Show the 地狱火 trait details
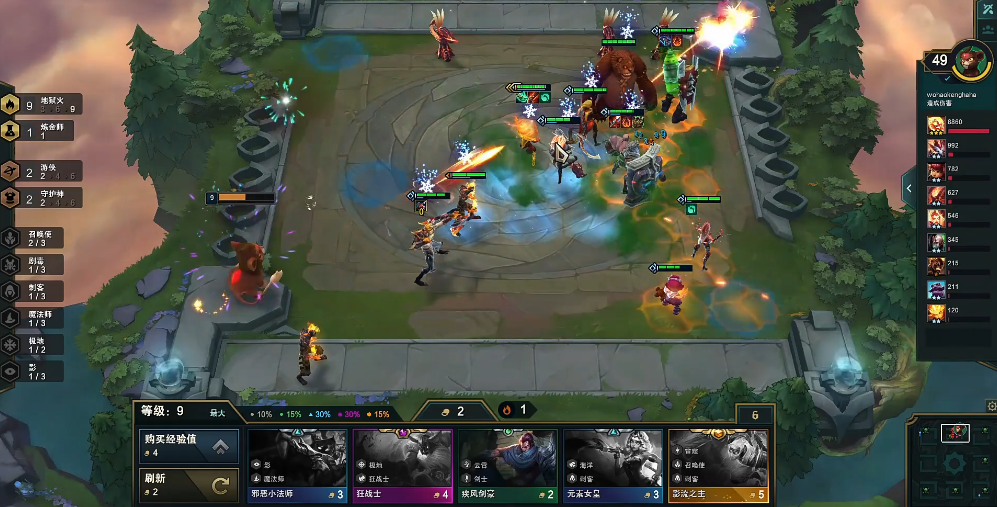The image size is (997, 507). [x=38, y=105]
